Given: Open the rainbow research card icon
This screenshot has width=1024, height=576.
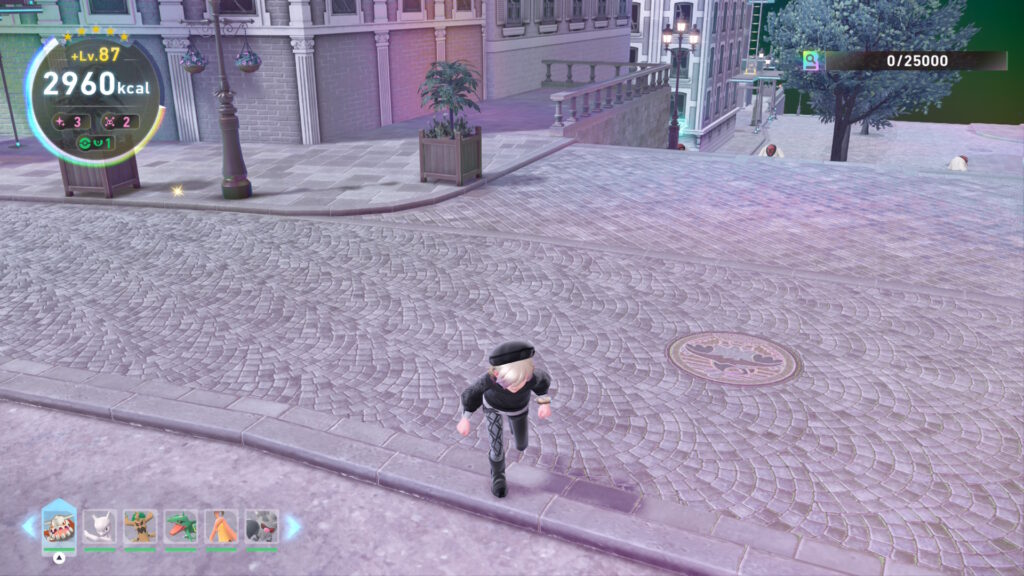Looking at the screenshot, I should (813, 61).
